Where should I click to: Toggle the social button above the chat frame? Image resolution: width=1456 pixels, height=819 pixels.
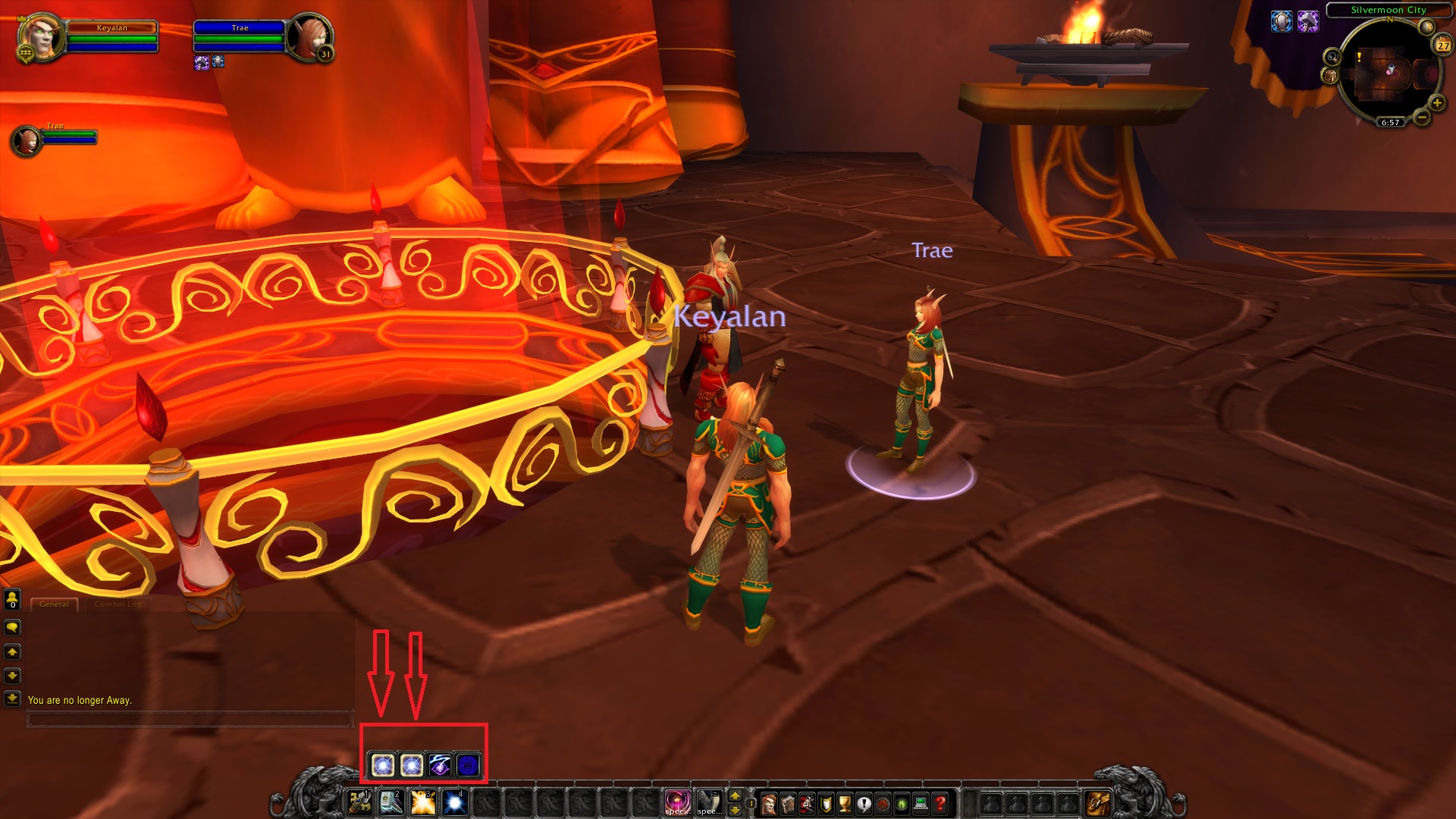pos(11,598)
